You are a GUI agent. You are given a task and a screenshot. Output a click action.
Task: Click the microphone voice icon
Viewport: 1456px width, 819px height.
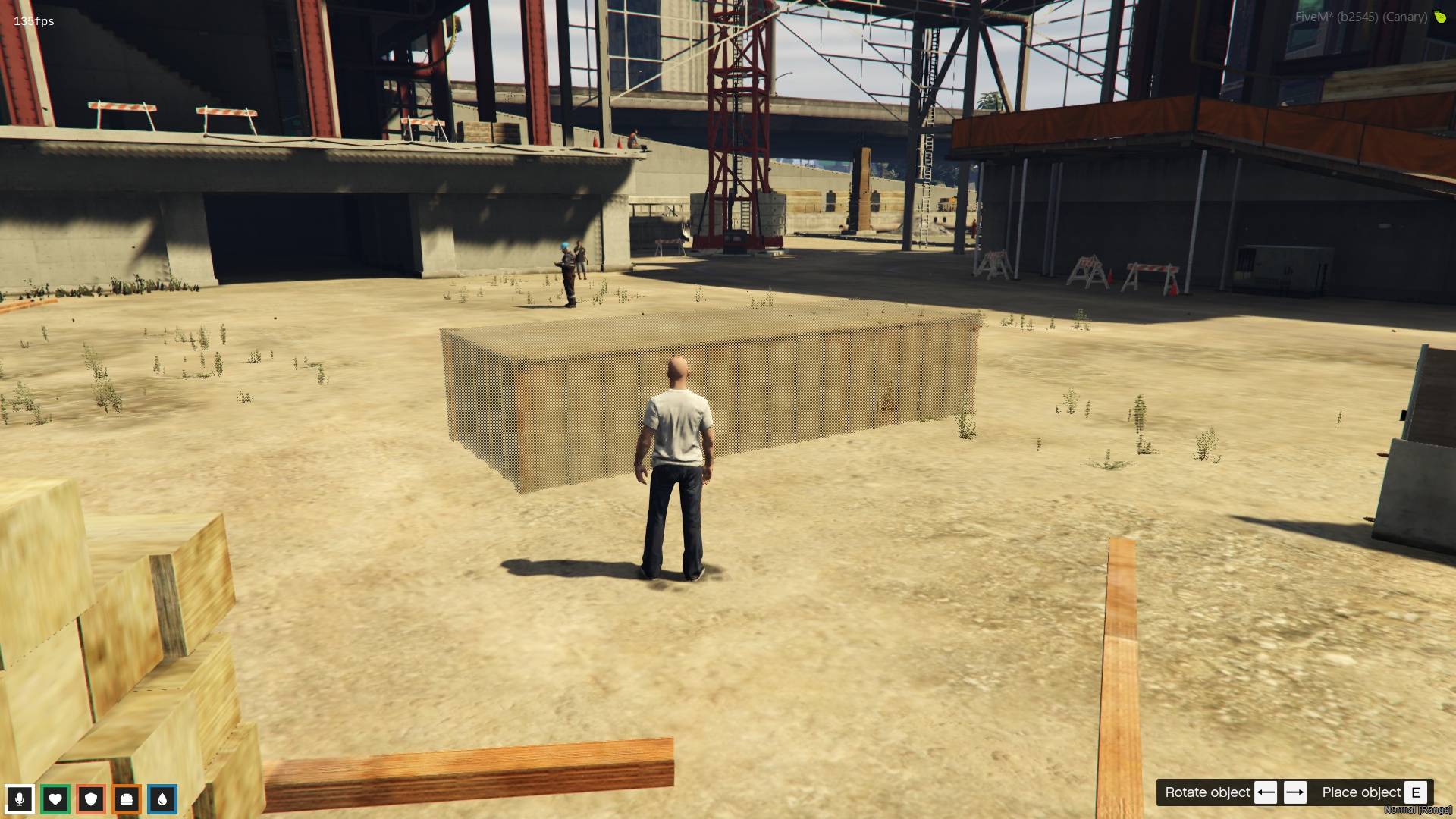pyautogui.click(x=19, y=799)
